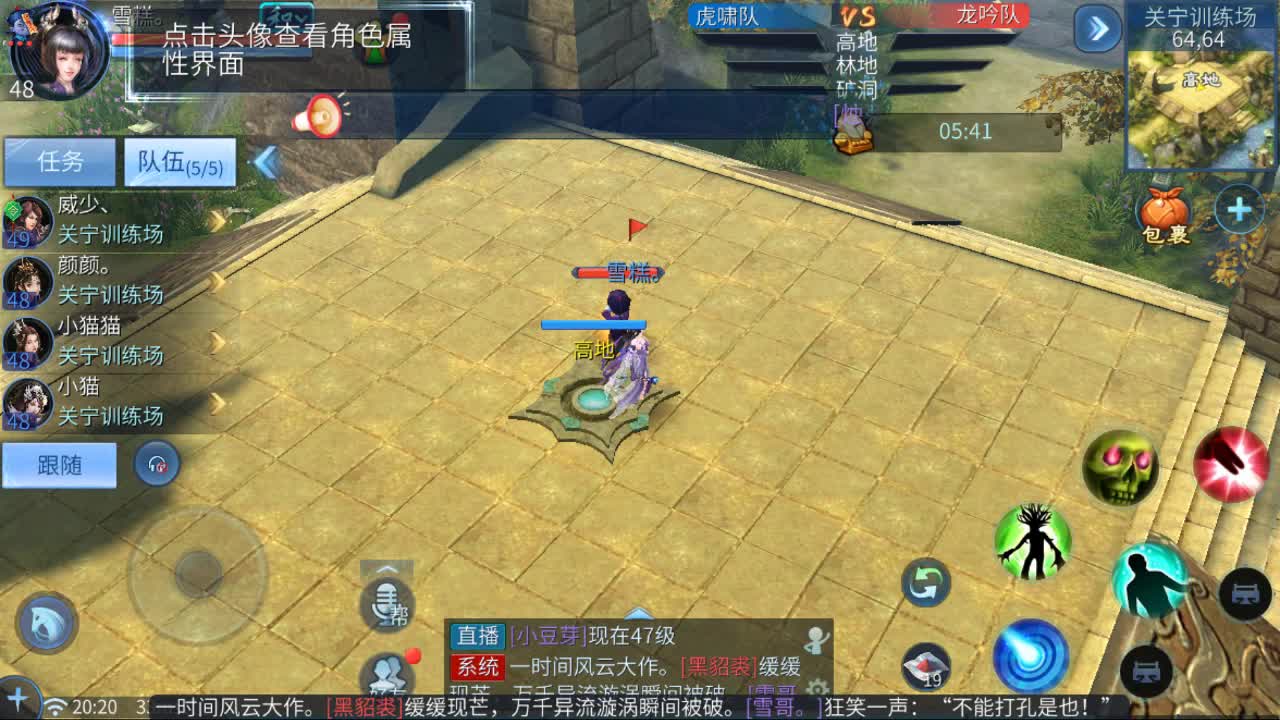Toggle the sit bench icon near skills

pyautogui.click(x=1244, y=596)
